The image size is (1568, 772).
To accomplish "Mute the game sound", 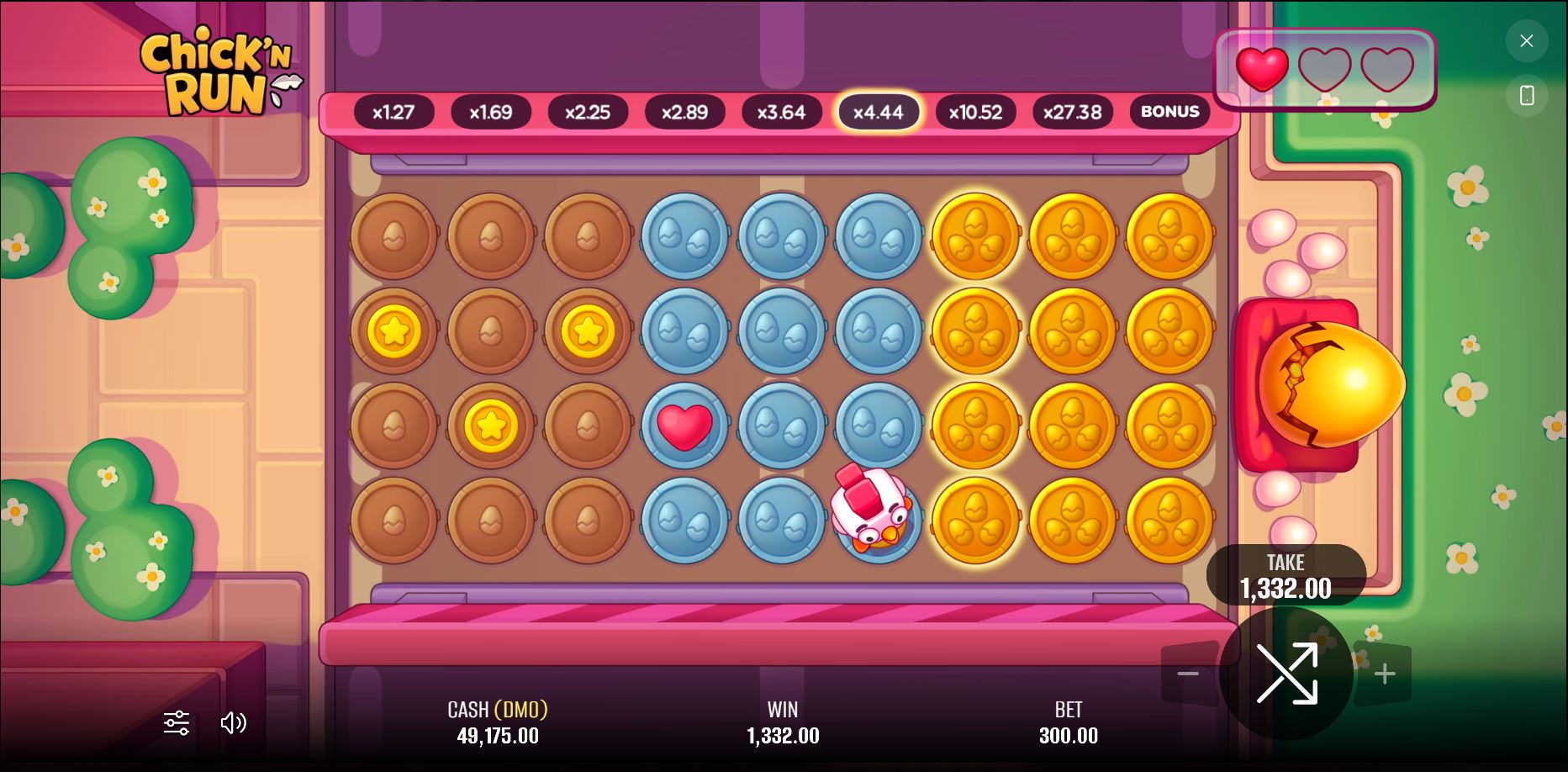I will tap(233, 722).
